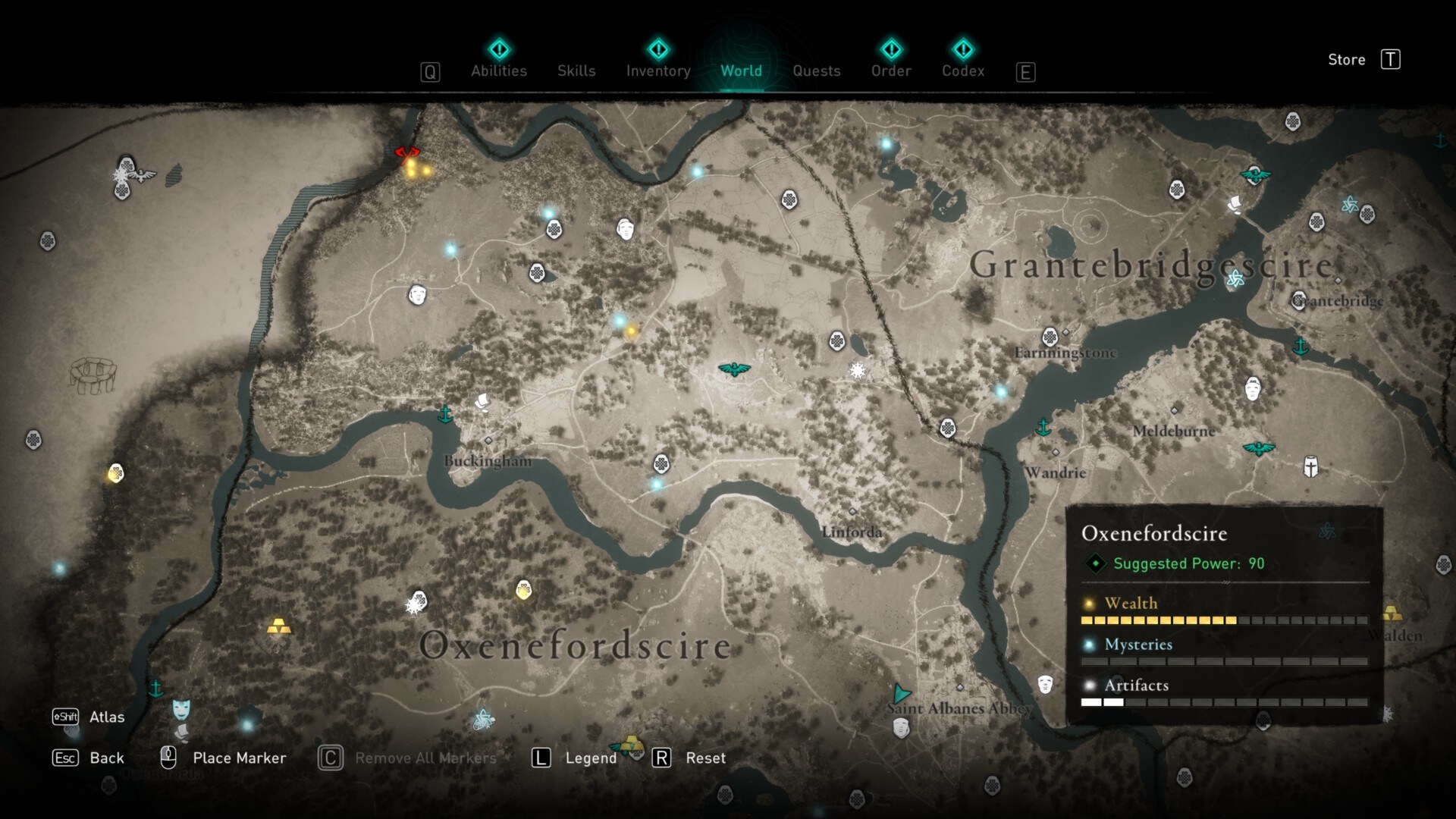Go to the Inventory tab
This screenshot has width=1456, height=819.
pyautogui.click(x=658, y=71)
